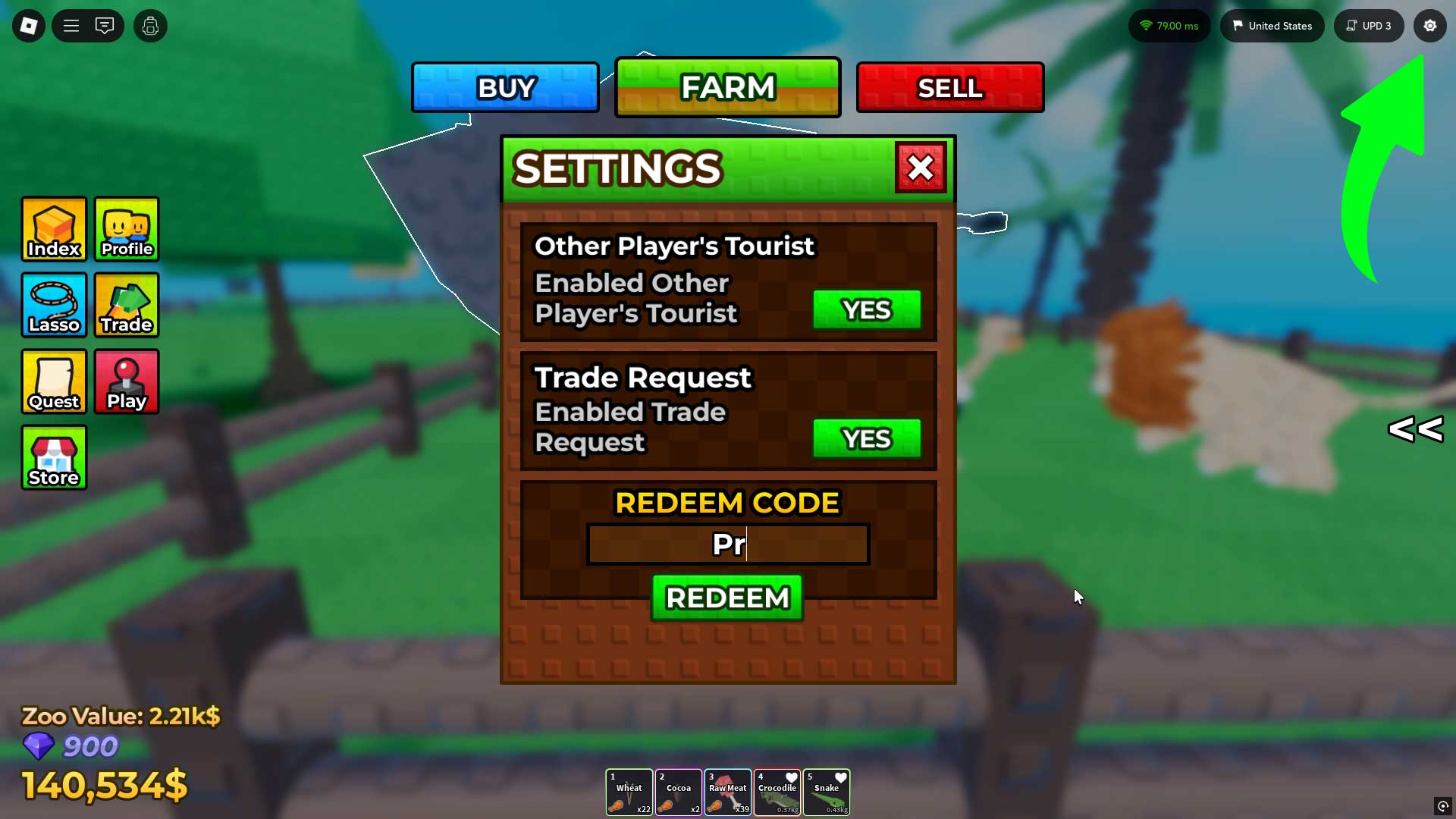The height and width of the screenshot is (819, 1456).
Task: Open the Store
Action: click(53, 457)
